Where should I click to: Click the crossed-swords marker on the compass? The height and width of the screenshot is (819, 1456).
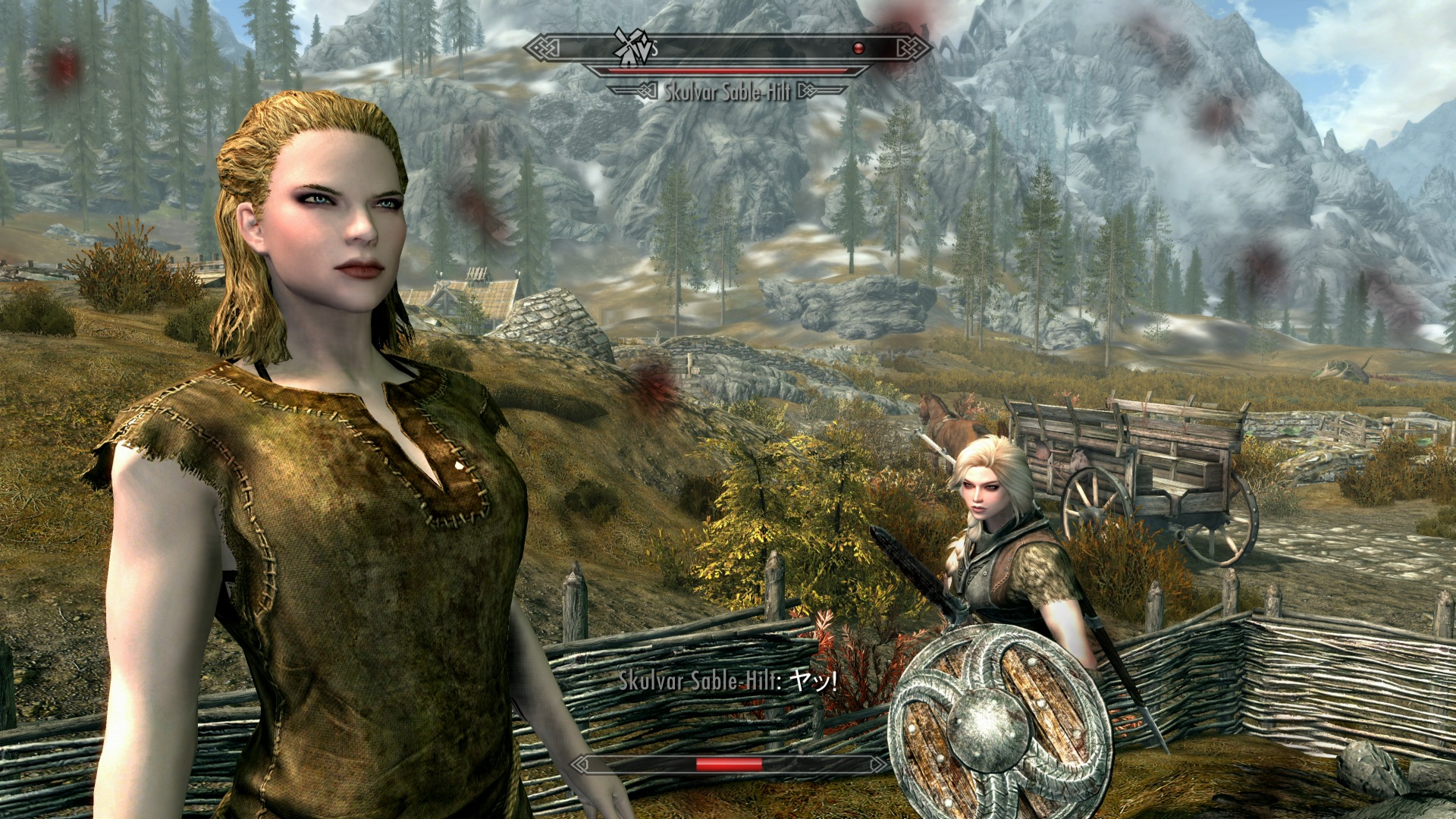coord(632,47)
